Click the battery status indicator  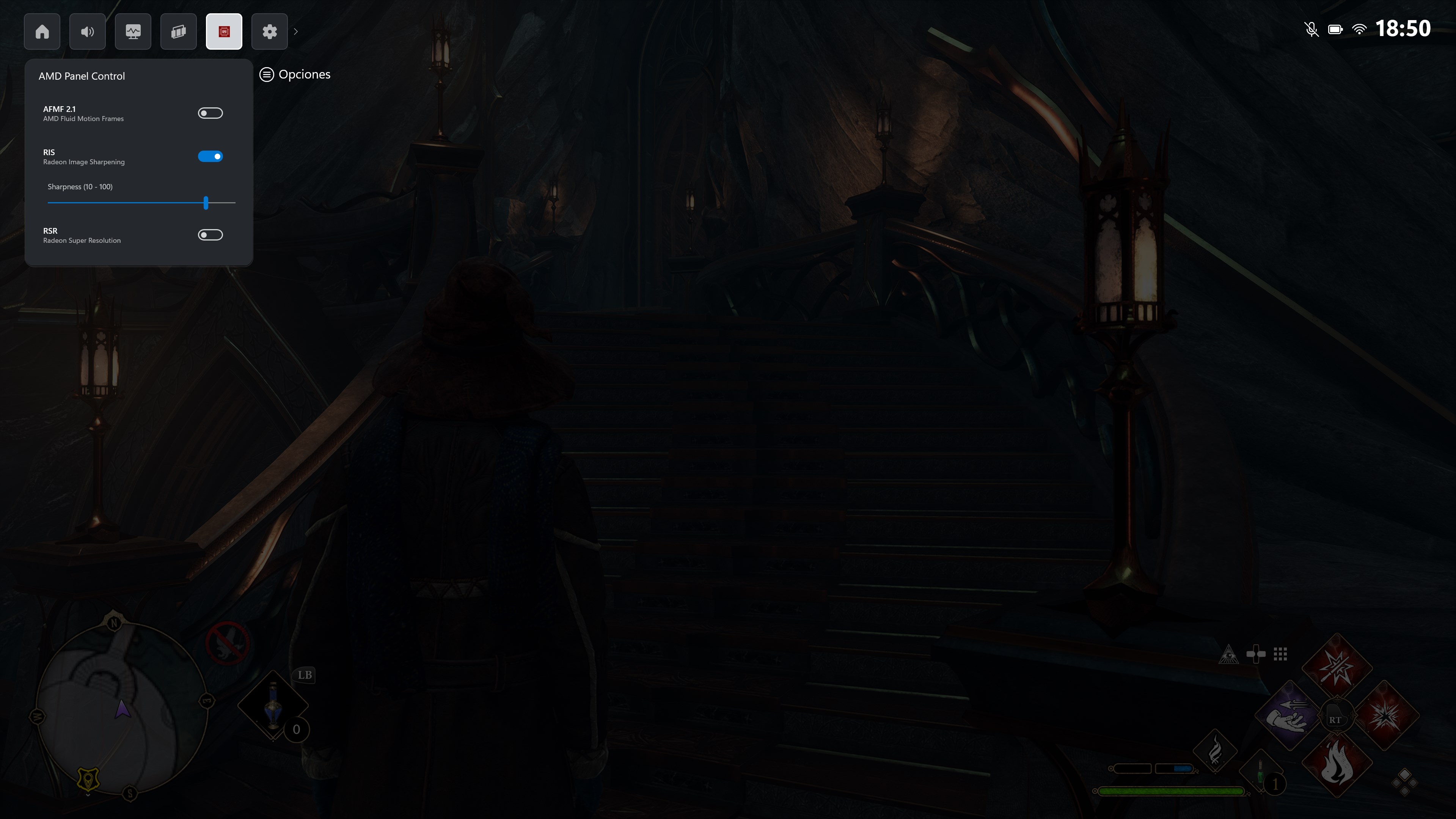click(x=1336, y=29)
